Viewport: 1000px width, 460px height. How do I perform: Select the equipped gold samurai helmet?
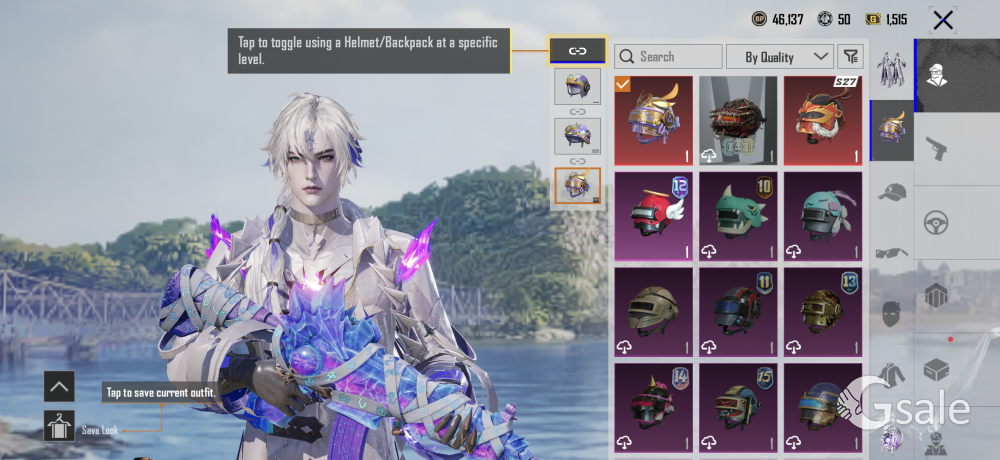[x=654, y=120]
